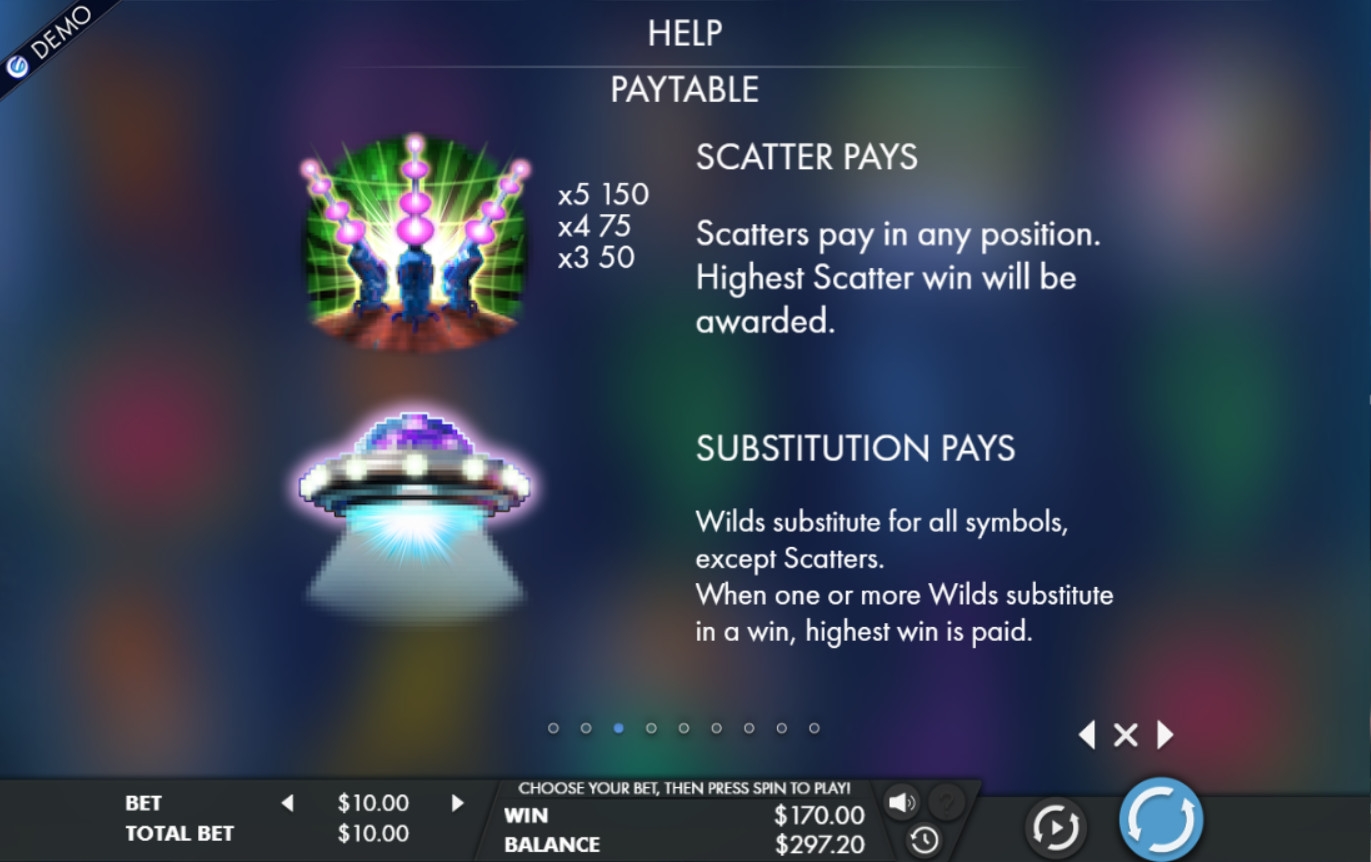Jump to the first help page dot
Viewport: 1371px width, 862px height.
point(553,728)
